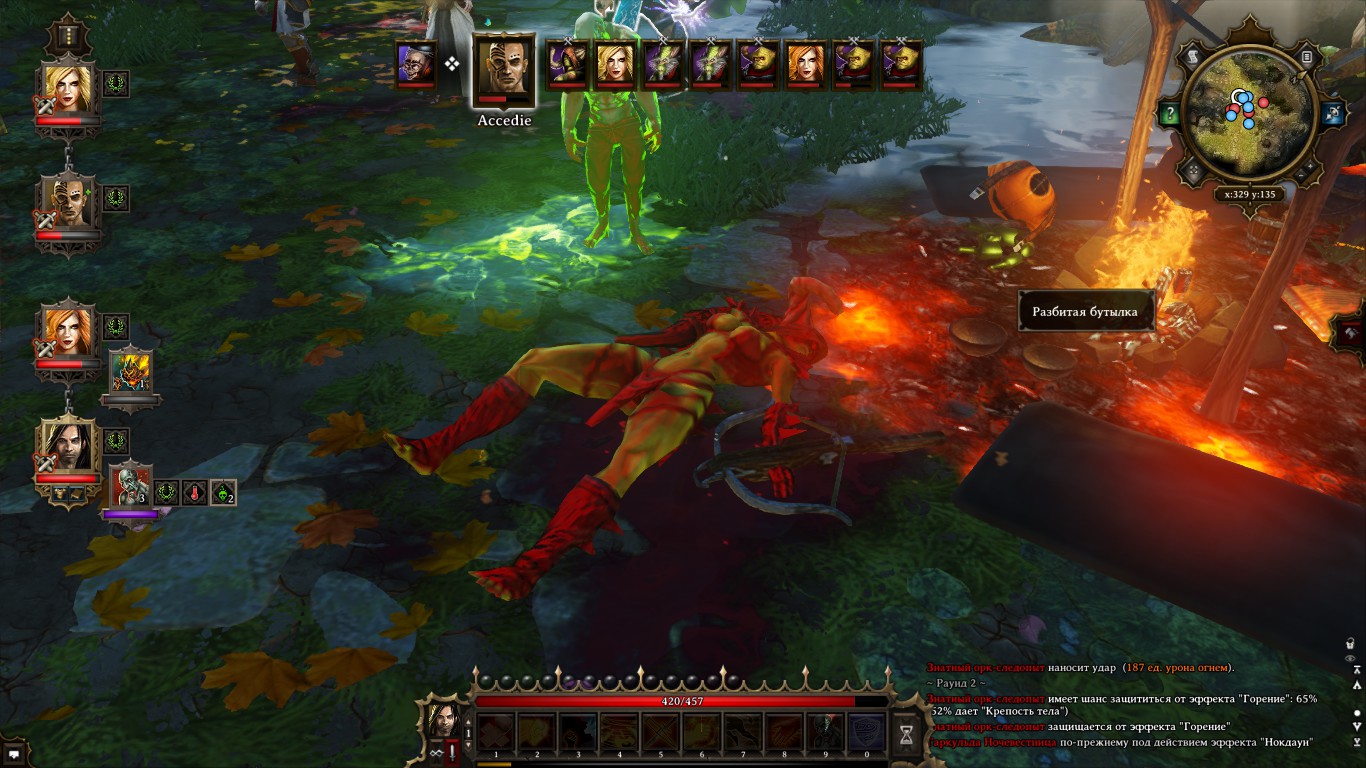Toggle fullscreen map from the minimap's lower-left corner
This screenshot has width=1366, height=768.
click(x=1191, y=168)
